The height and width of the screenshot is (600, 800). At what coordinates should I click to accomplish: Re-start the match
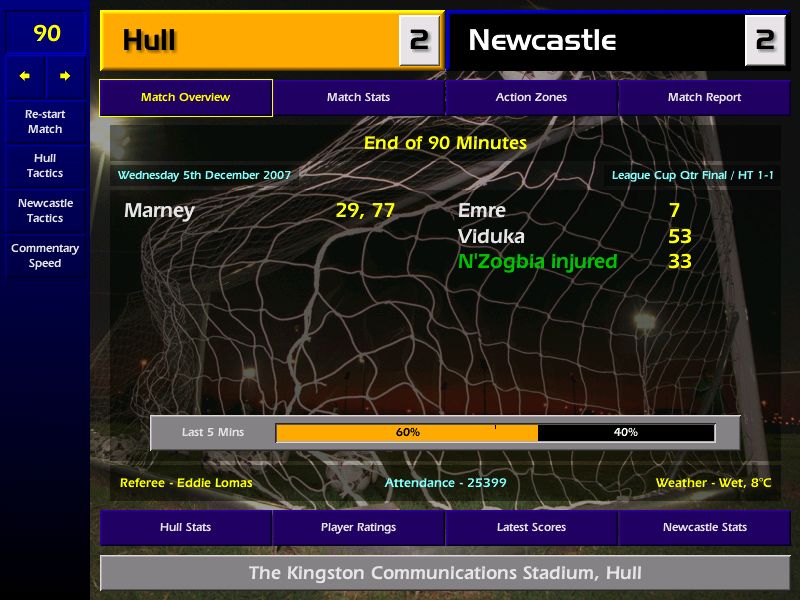[x=45, y=121]
